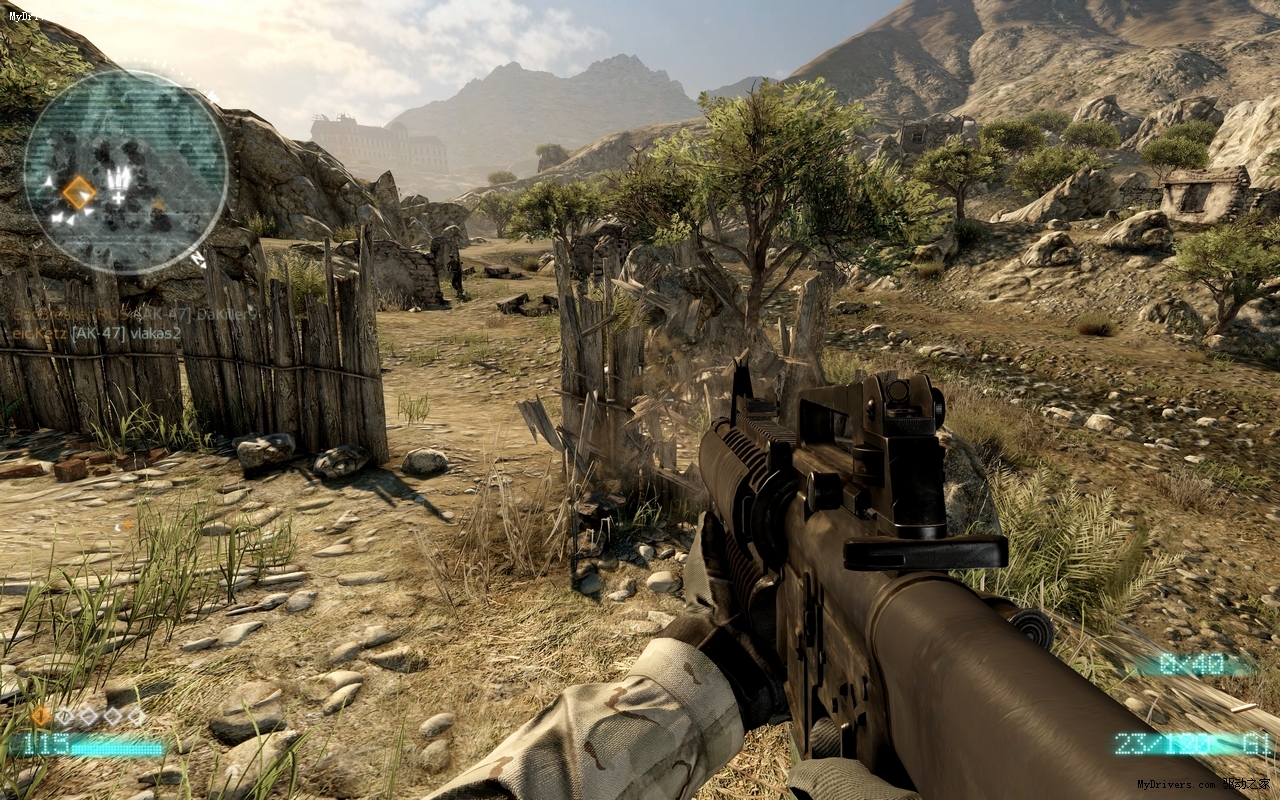This screenshot has height=800, width=1280.
Task: Click the white winged emblem on the minimap
Action: coord(118,183)
